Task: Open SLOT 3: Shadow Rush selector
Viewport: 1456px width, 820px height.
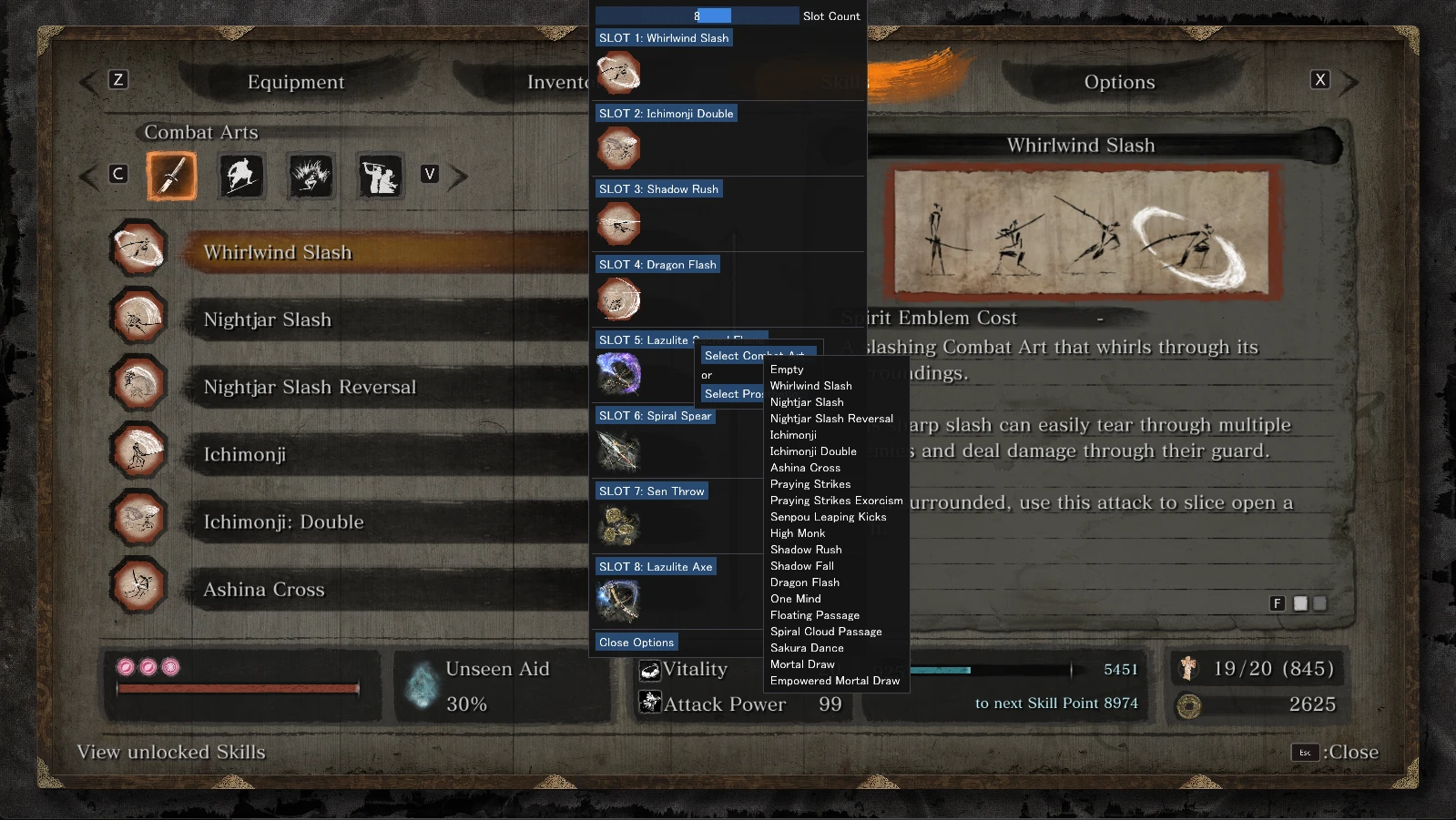Action: pos(658,189)
